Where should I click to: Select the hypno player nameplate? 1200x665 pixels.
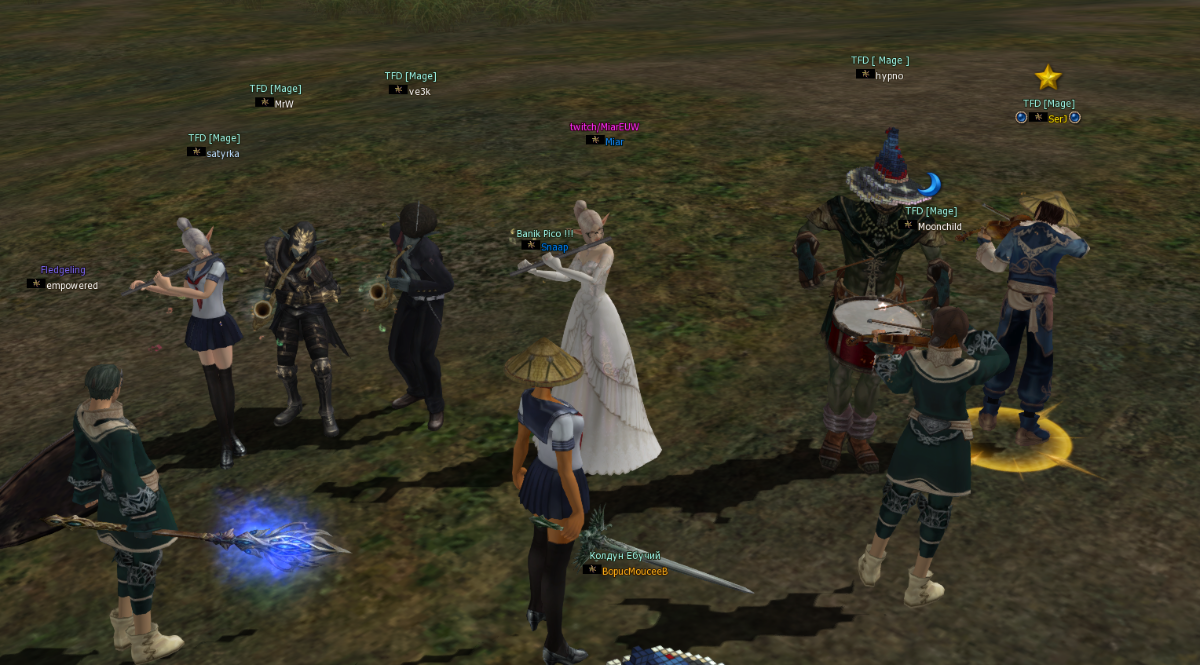(888, 75)
